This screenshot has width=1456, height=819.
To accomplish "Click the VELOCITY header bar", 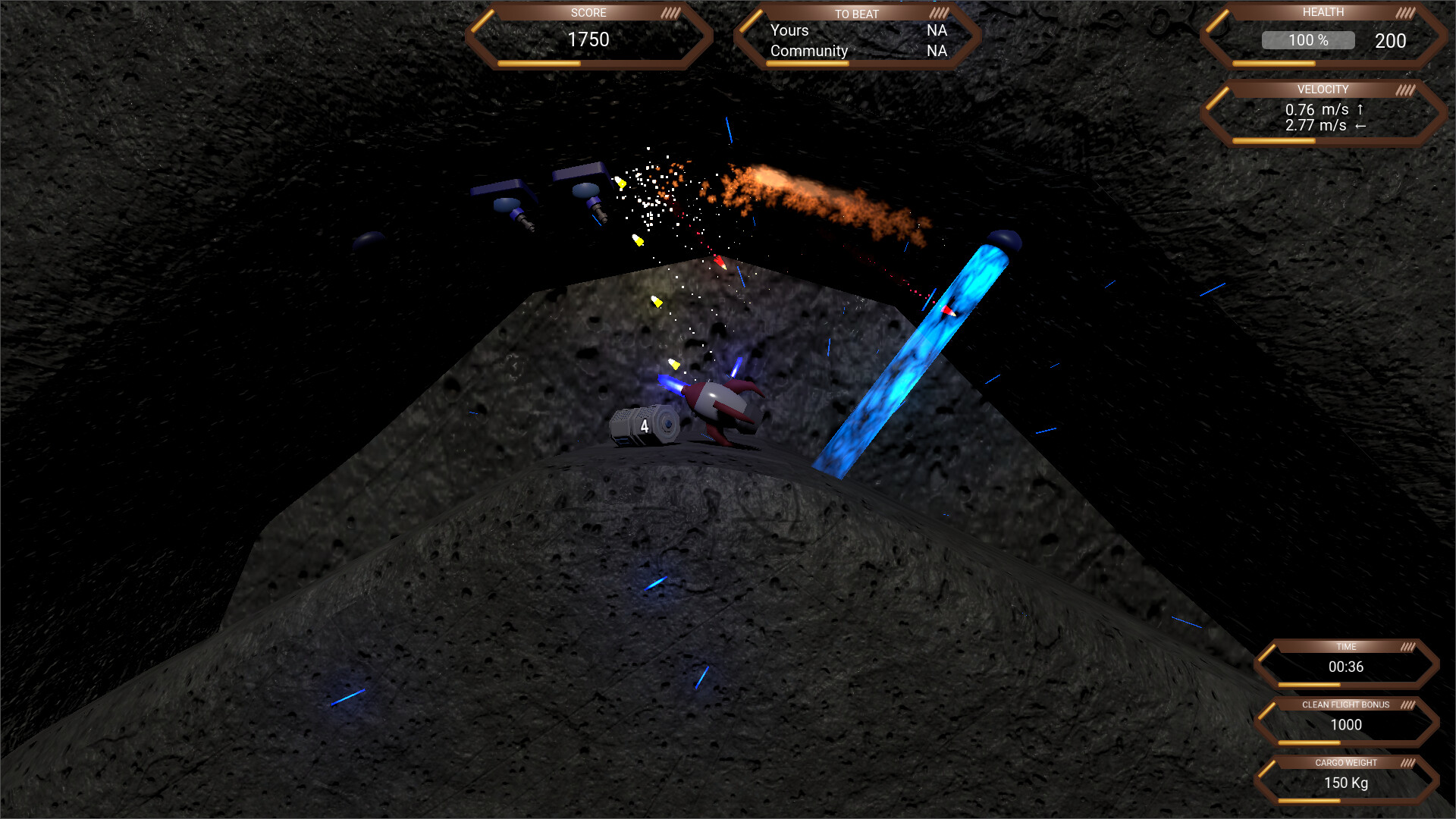I will coord(1323,89).
